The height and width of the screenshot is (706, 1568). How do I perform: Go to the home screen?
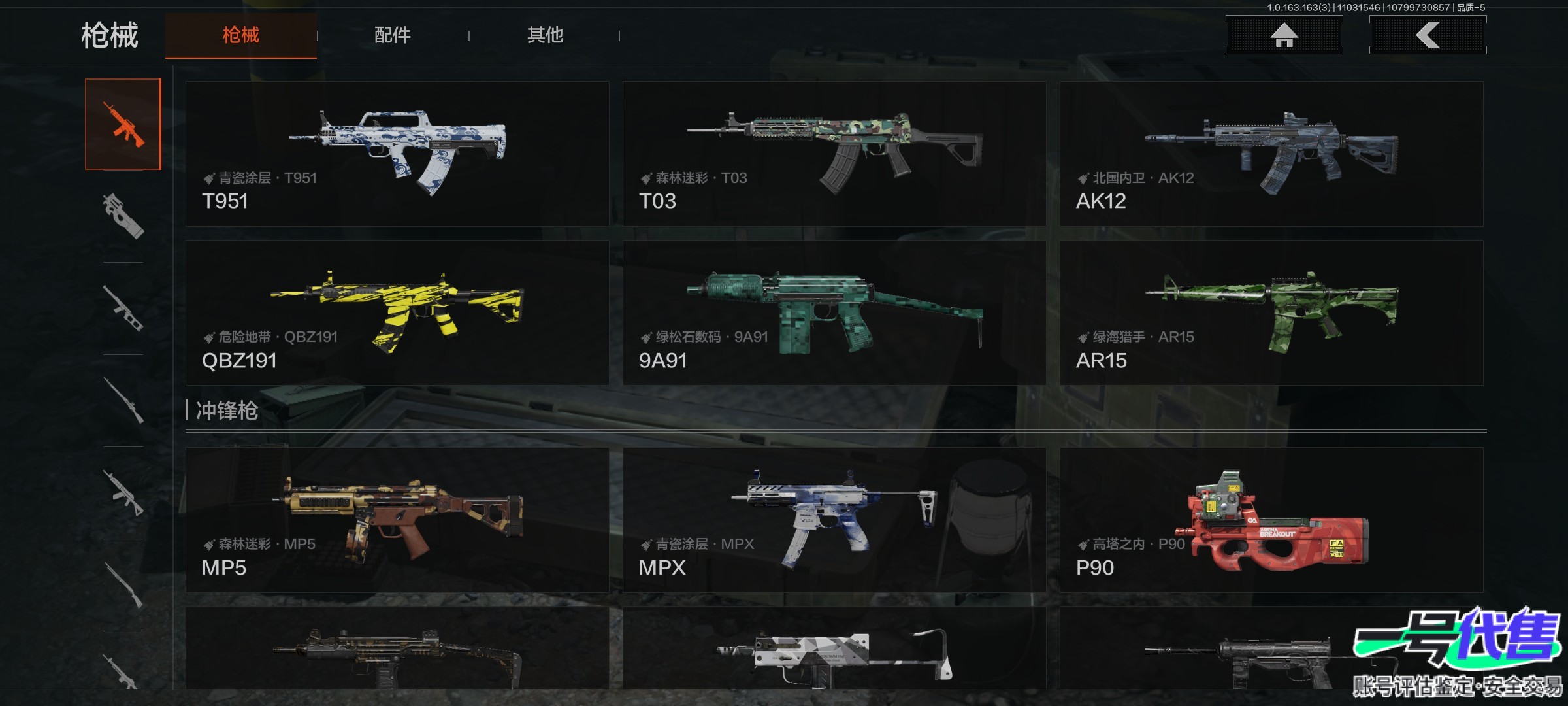(x=1284, y=35)
